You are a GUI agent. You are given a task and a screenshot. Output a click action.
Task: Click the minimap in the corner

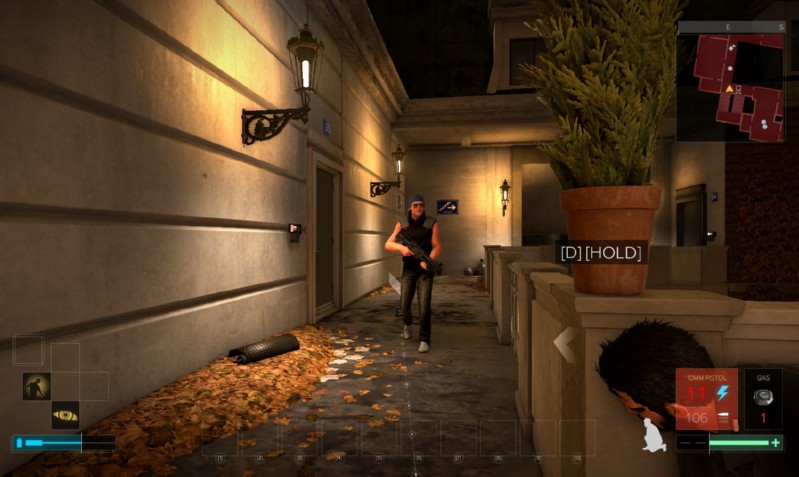coord(731,82)
